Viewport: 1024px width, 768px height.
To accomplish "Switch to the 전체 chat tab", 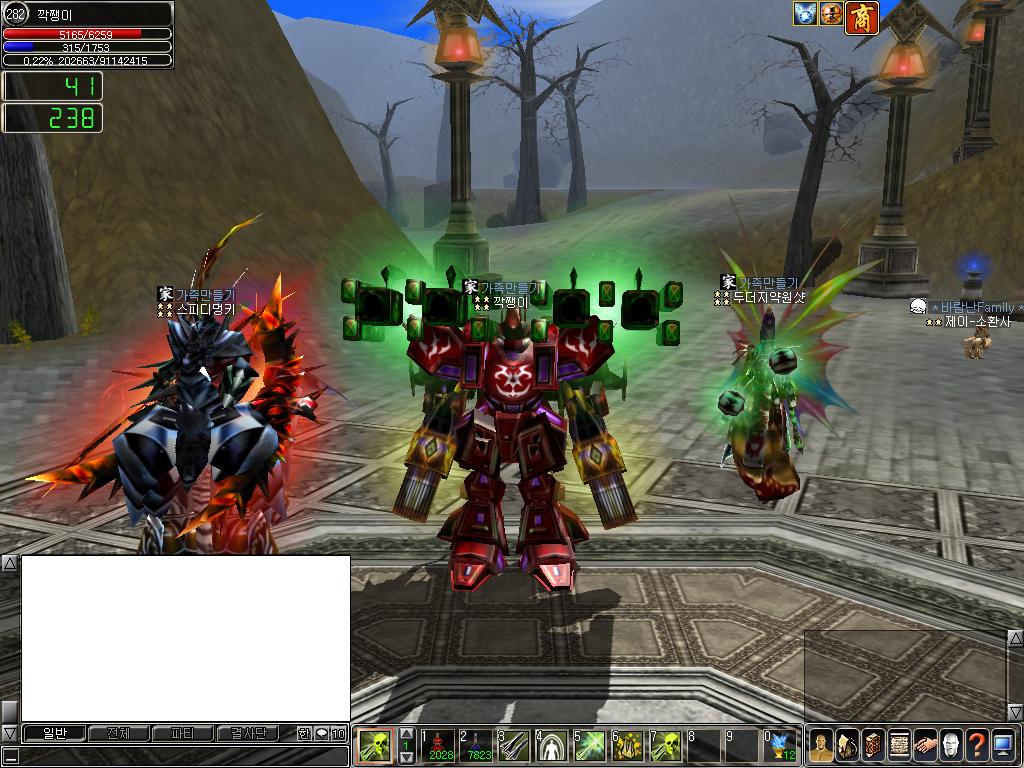I will click(119, 733).
